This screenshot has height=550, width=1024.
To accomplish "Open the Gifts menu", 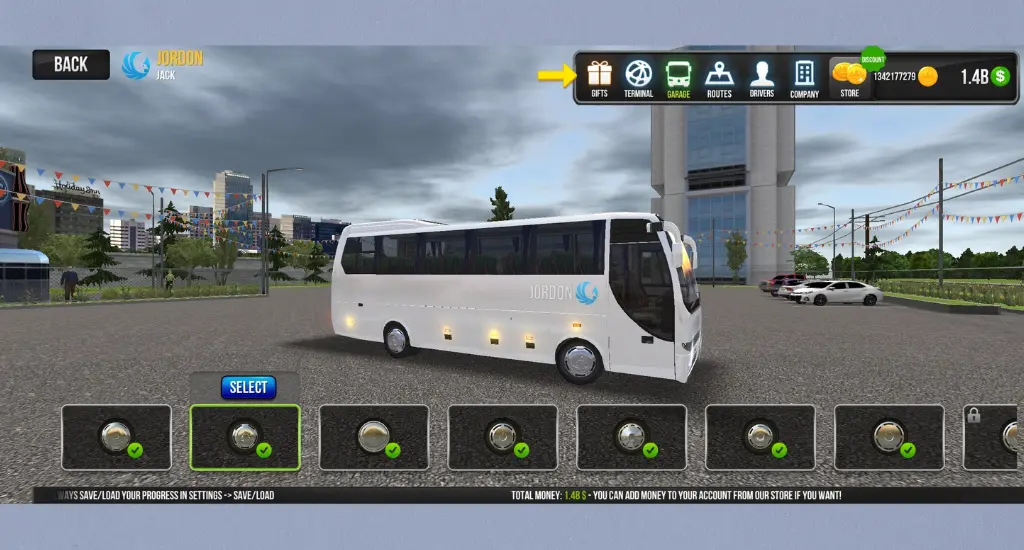I will pyautogui.click(x=599, y=78).
